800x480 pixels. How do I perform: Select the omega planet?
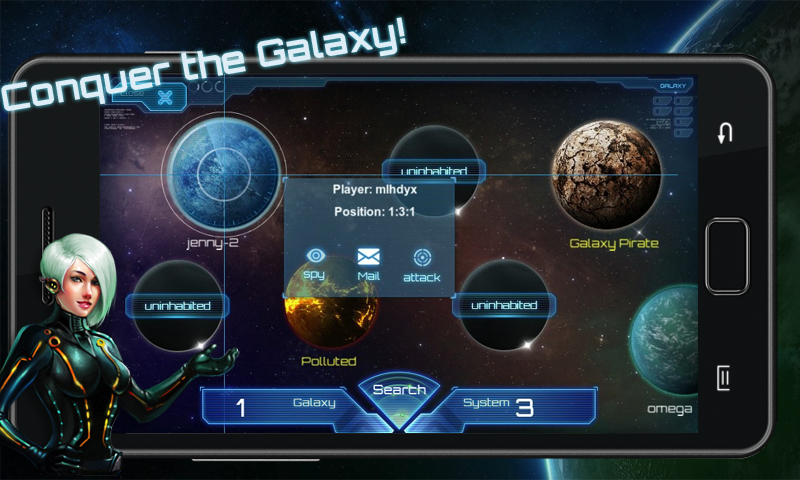click(668, 340)
